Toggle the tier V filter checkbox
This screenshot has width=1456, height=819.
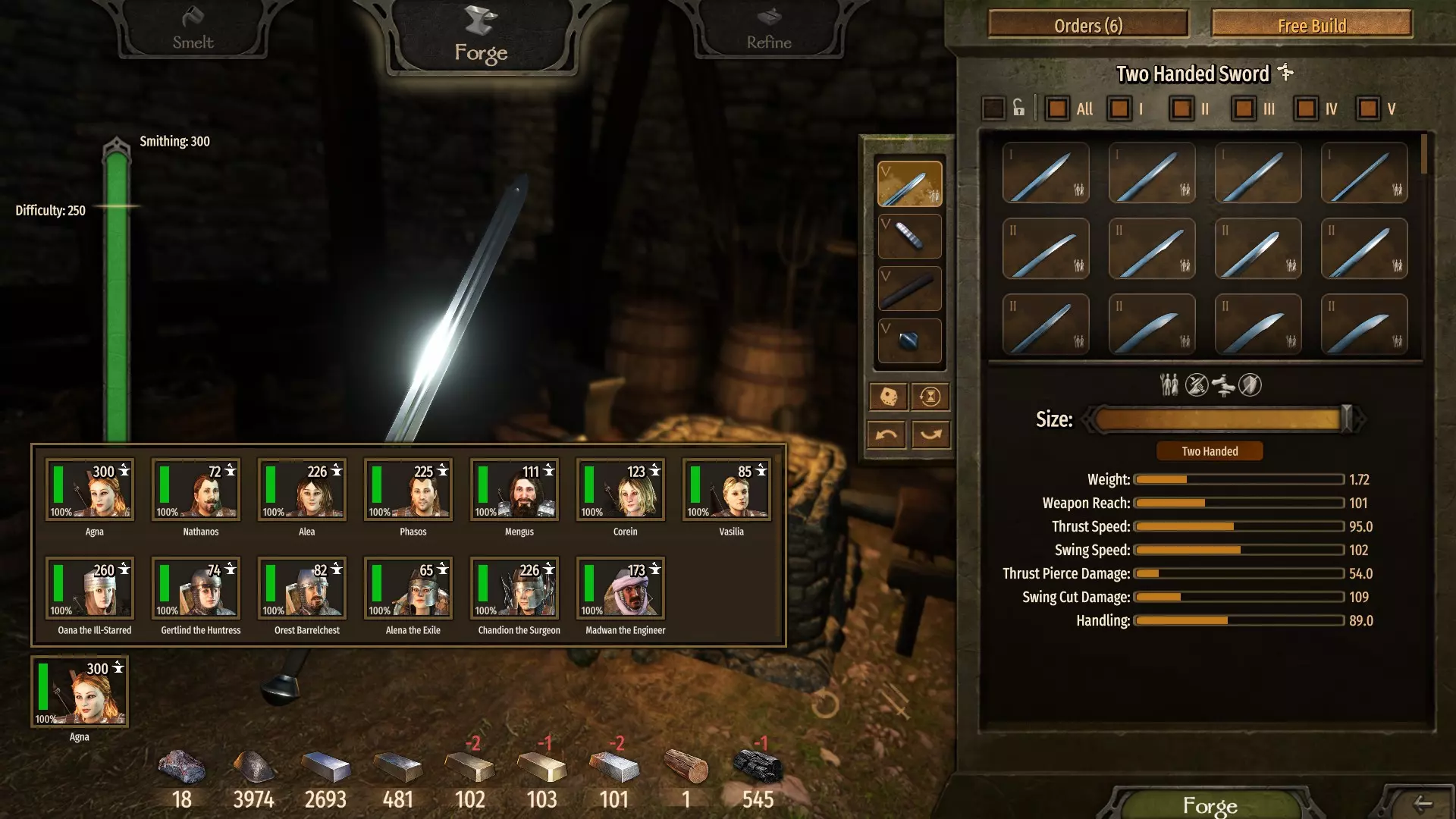1368,108
